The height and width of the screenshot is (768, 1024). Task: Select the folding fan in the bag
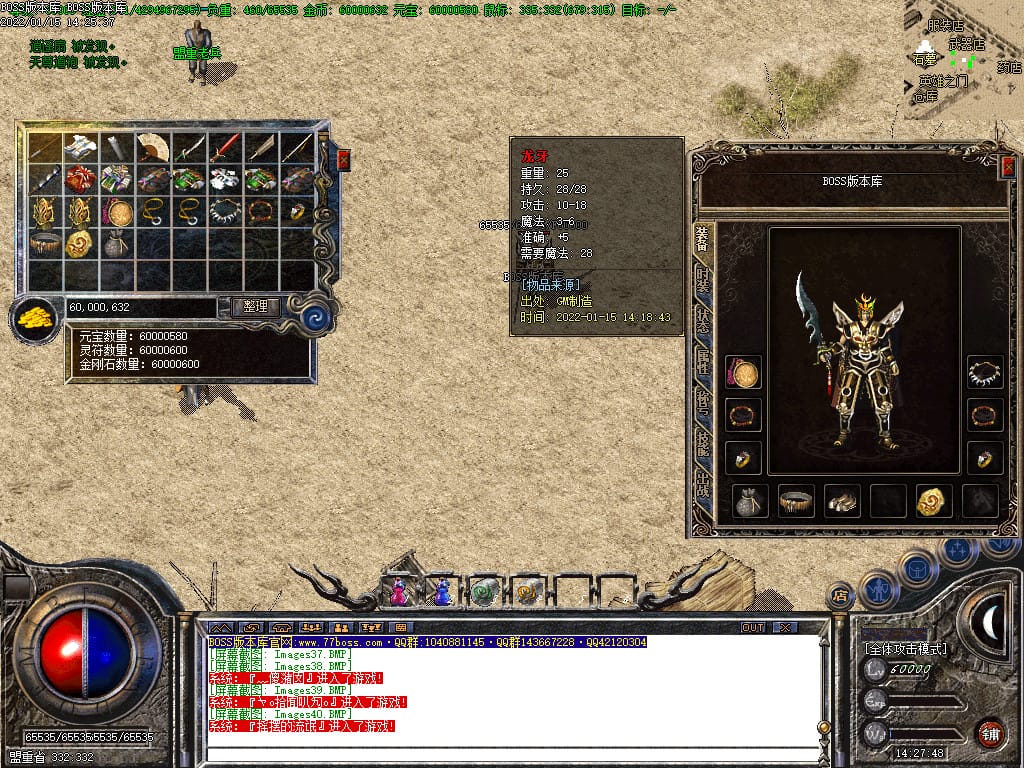[x=153, y=147]
